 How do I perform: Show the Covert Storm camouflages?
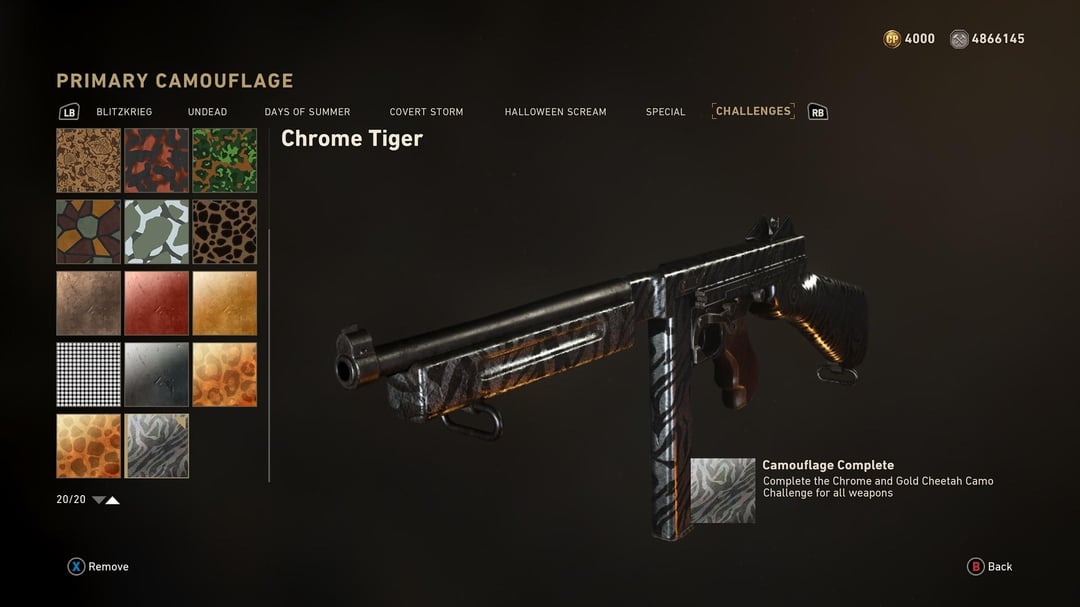point(426,112)
